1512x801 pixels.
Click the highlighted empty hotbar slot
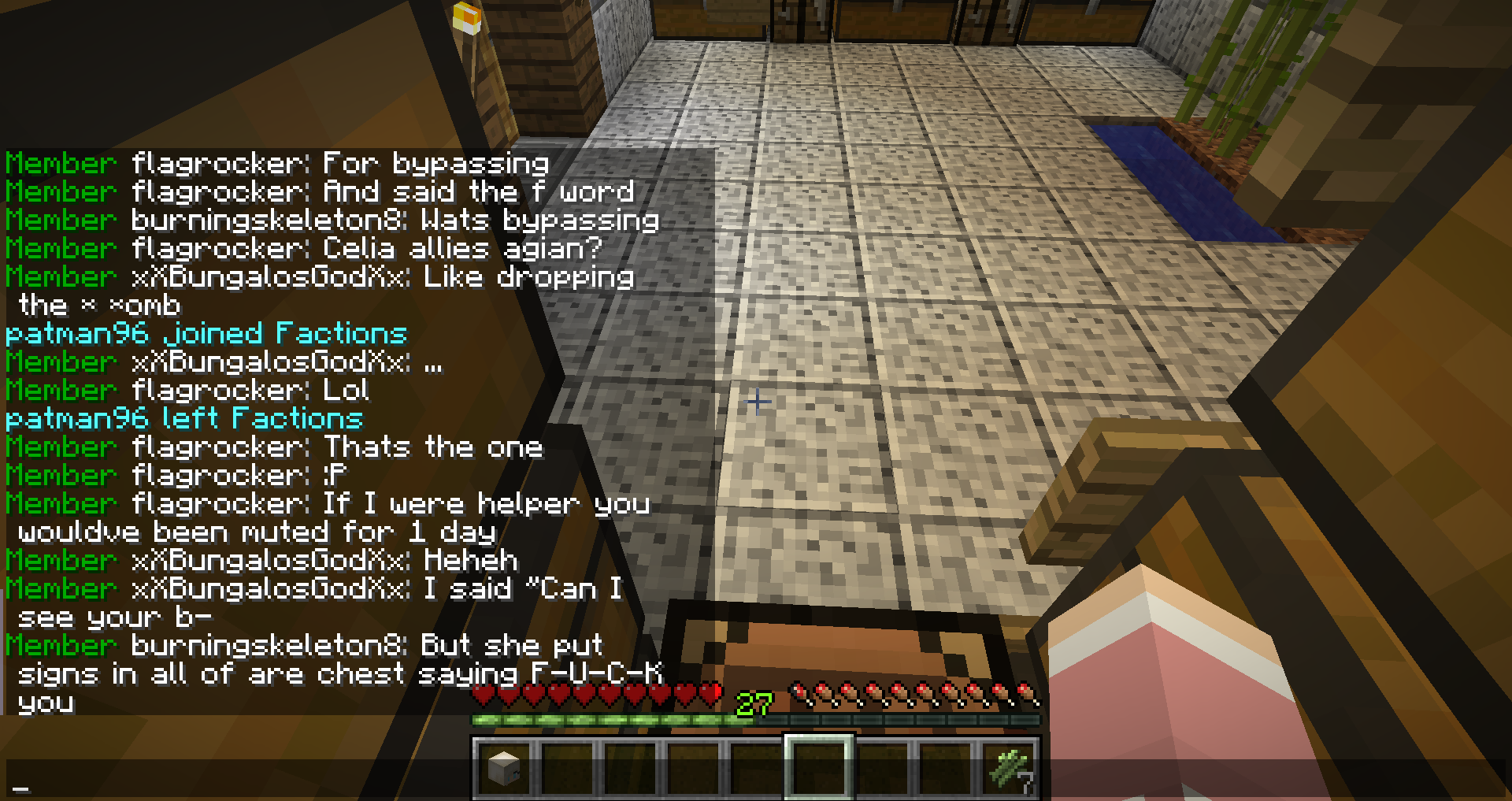[x=819, y=768]
